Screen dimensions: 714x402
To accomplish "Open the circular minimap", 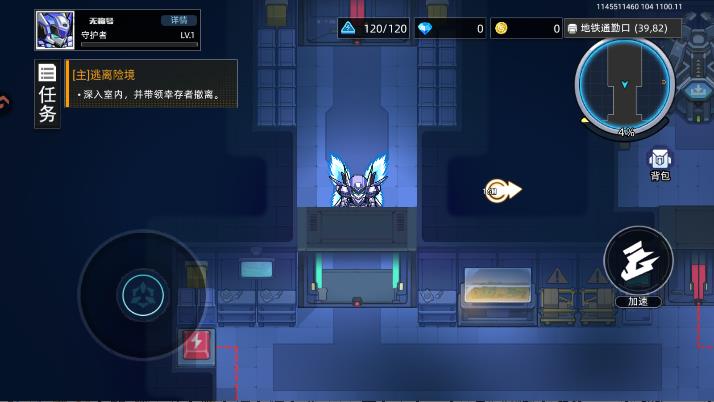I will point(625,84).
